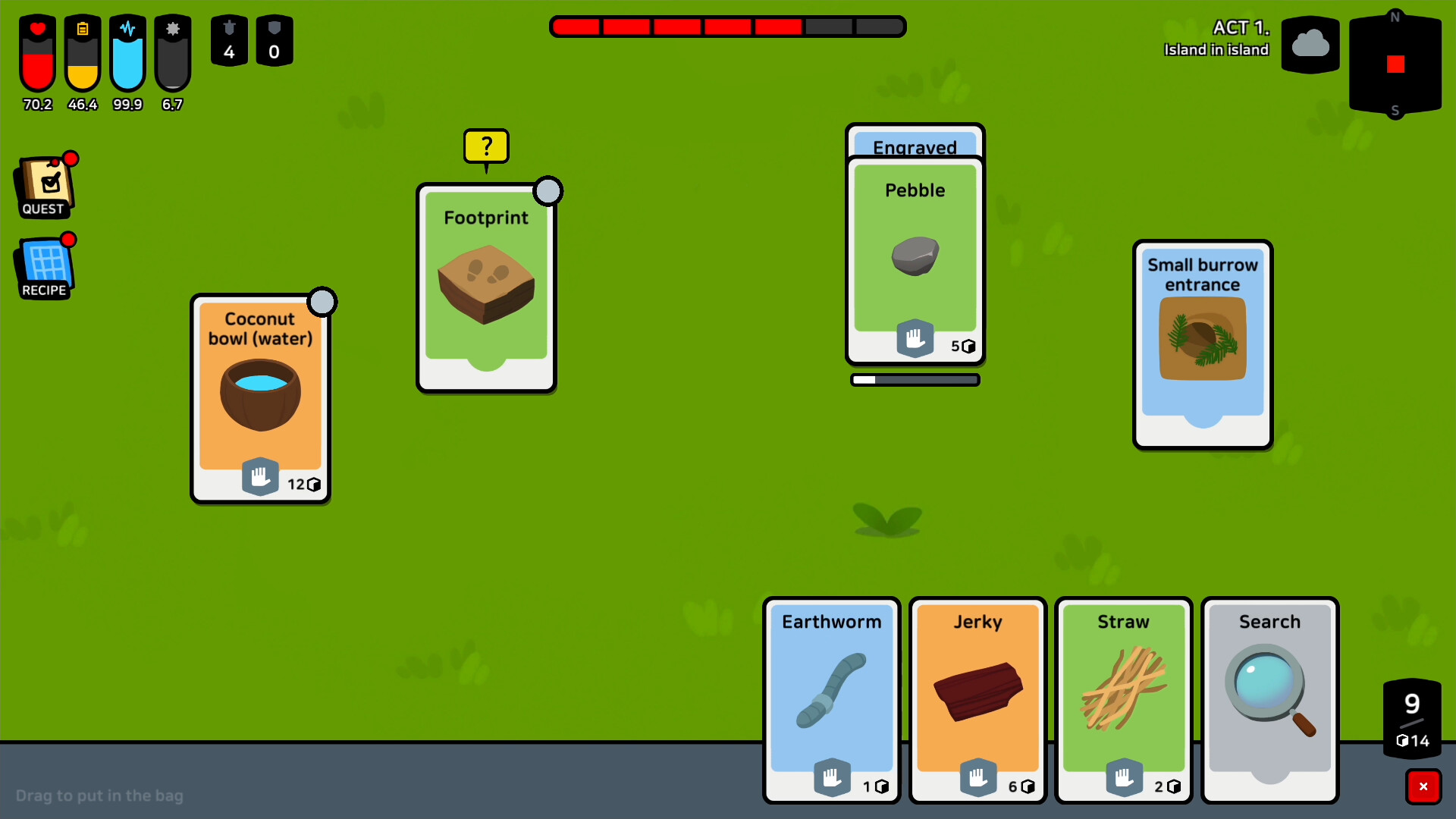Click the circular token on the Footprint card
1456x819 pixels.
[548, 191]
